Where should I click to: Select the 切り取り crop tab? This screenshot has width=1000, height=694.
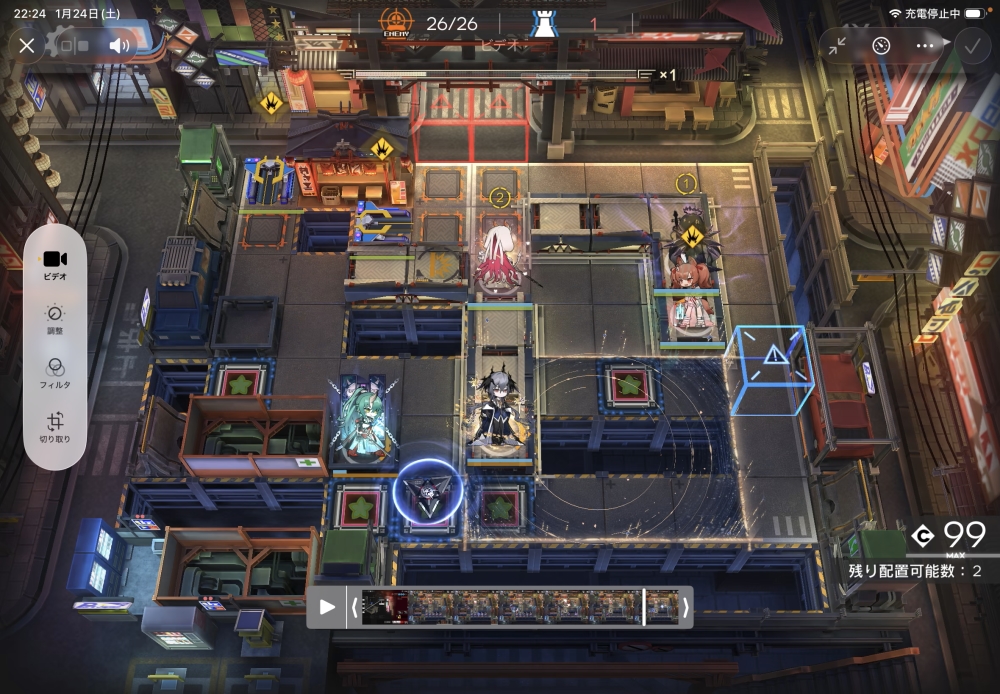click(x=55, y=427)
